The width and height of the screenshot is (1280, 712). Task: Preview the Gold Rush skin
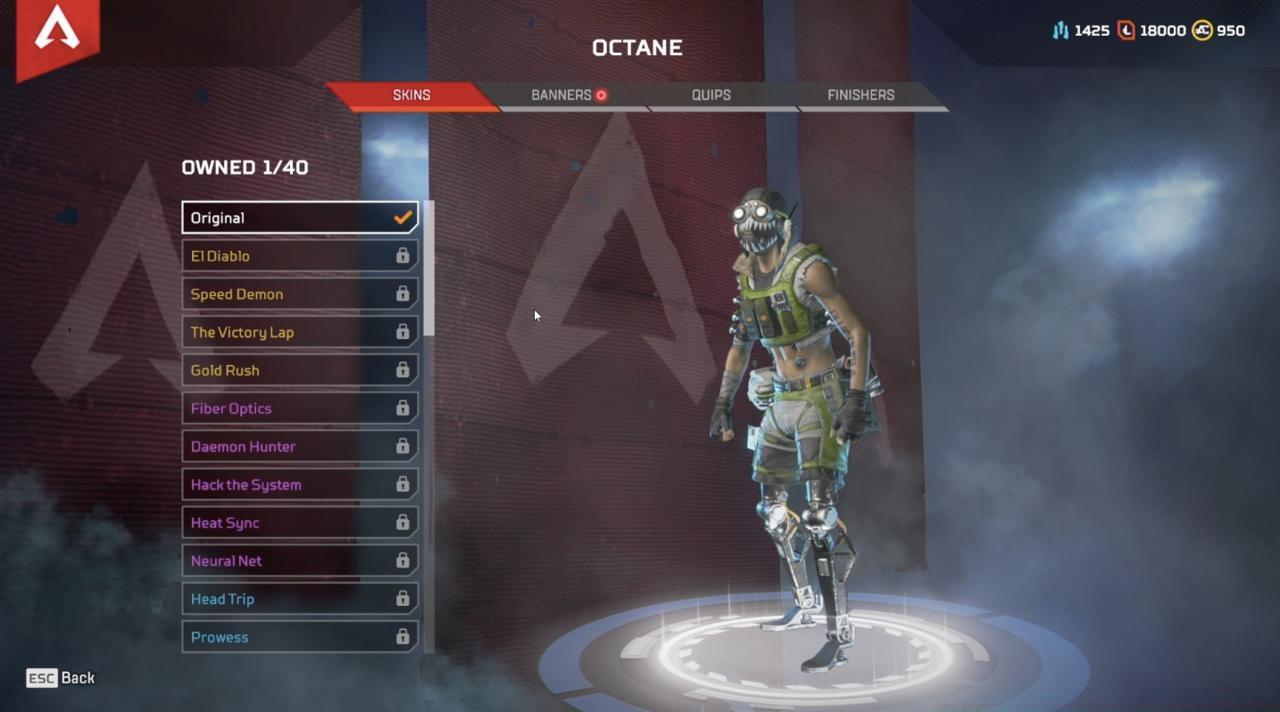click(299, 370)
